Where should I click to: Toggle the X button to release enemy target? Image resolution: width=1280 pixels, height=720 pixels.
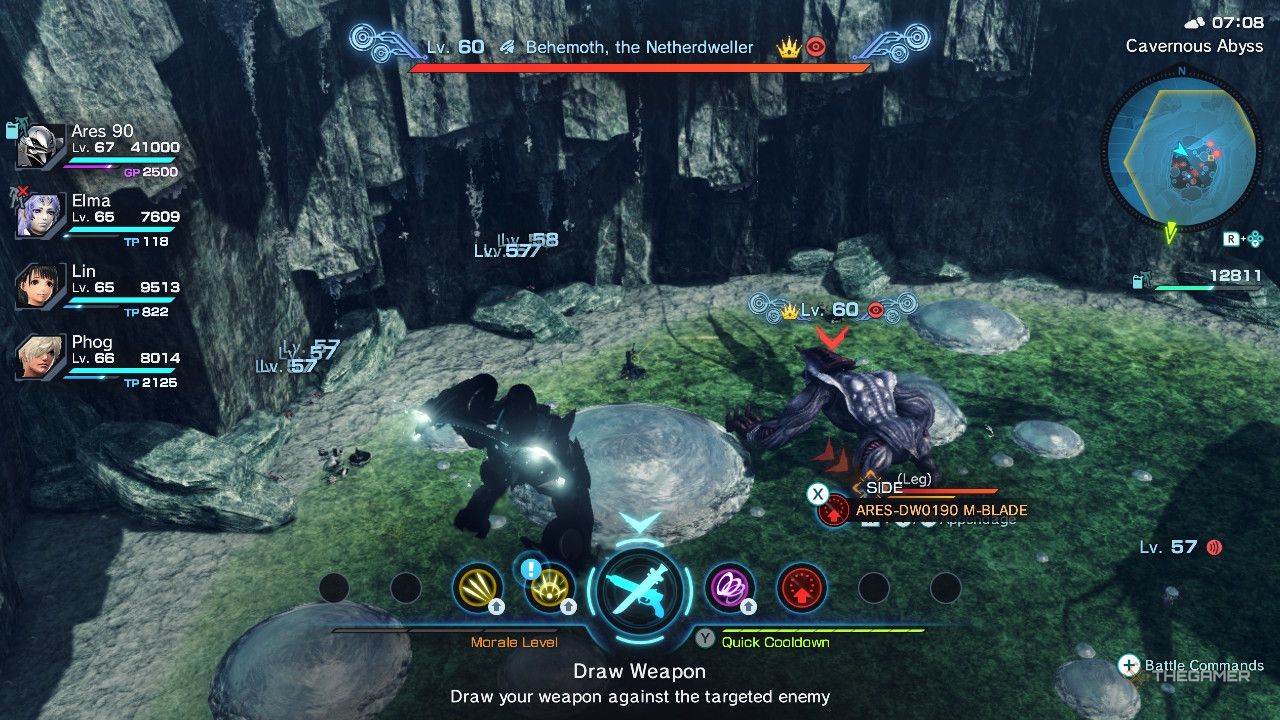[818, 493]
